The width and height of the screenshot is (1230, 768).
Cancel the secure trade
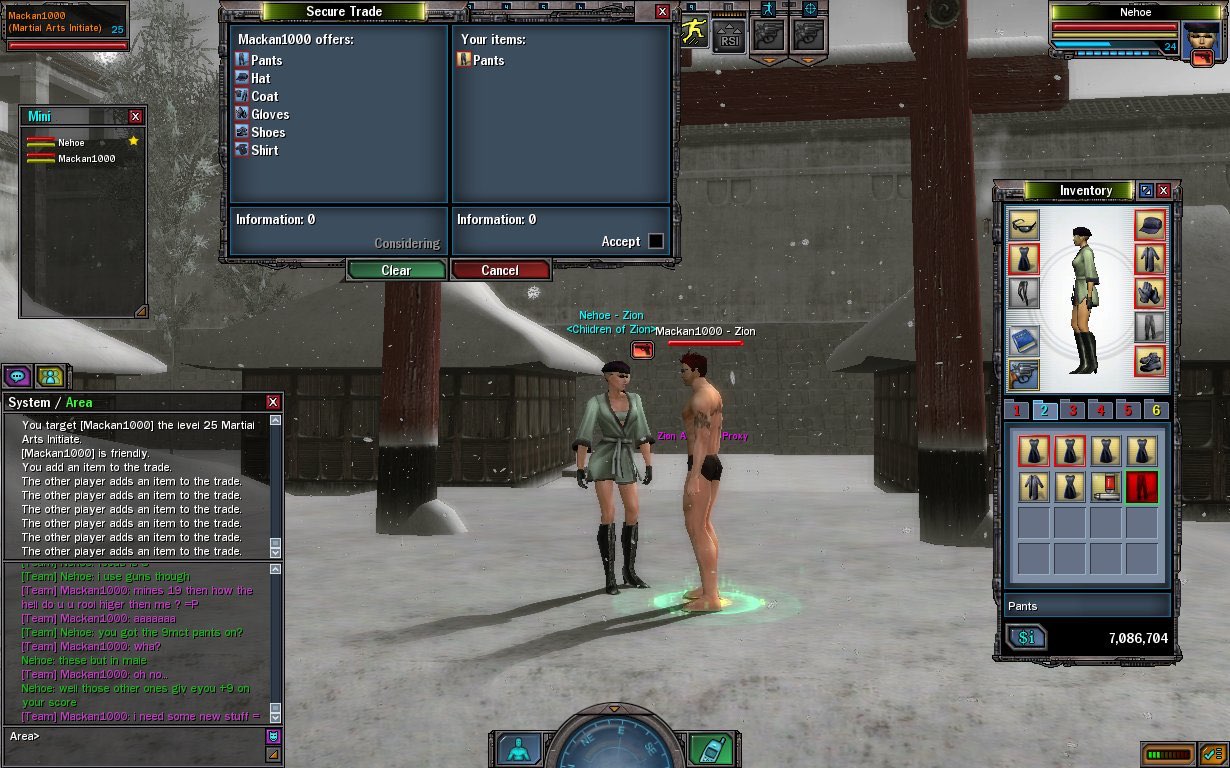[x=500, y=270]
